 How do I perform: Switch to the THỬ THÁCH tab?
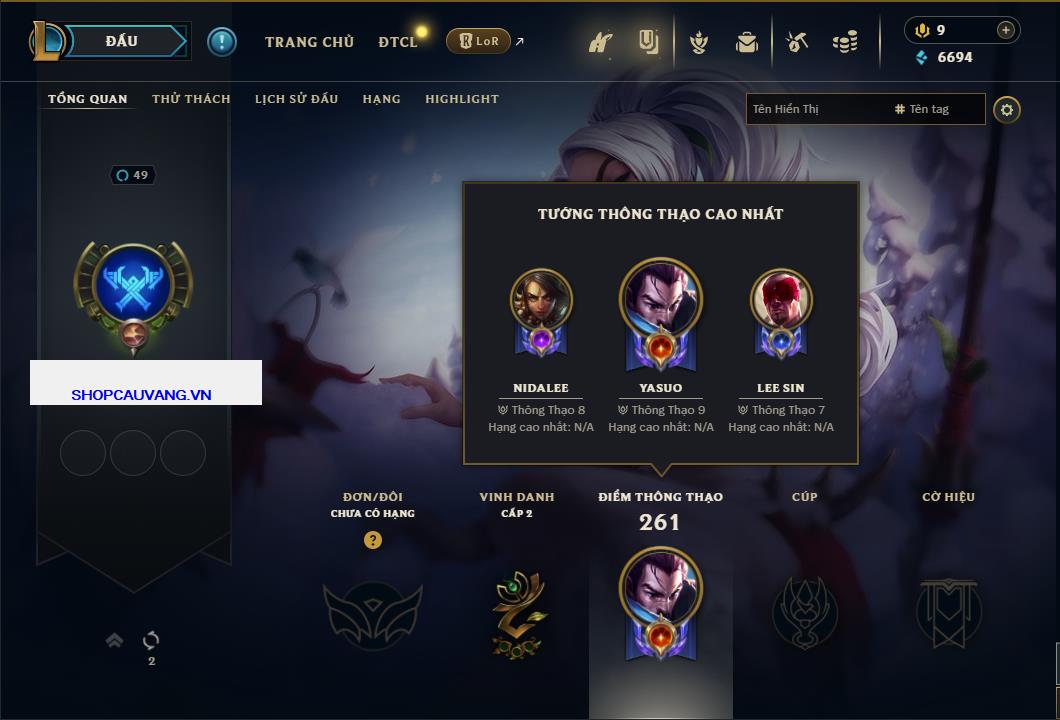191,99
